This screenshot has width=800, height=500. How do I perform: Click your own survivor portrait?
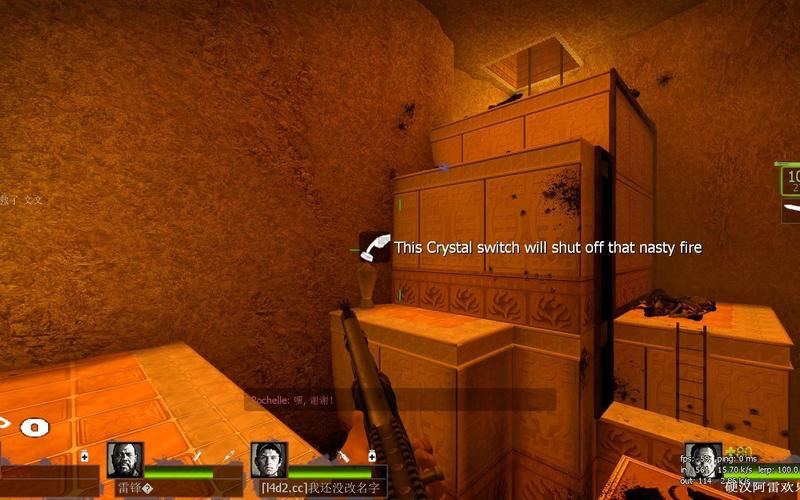(703, 459)
